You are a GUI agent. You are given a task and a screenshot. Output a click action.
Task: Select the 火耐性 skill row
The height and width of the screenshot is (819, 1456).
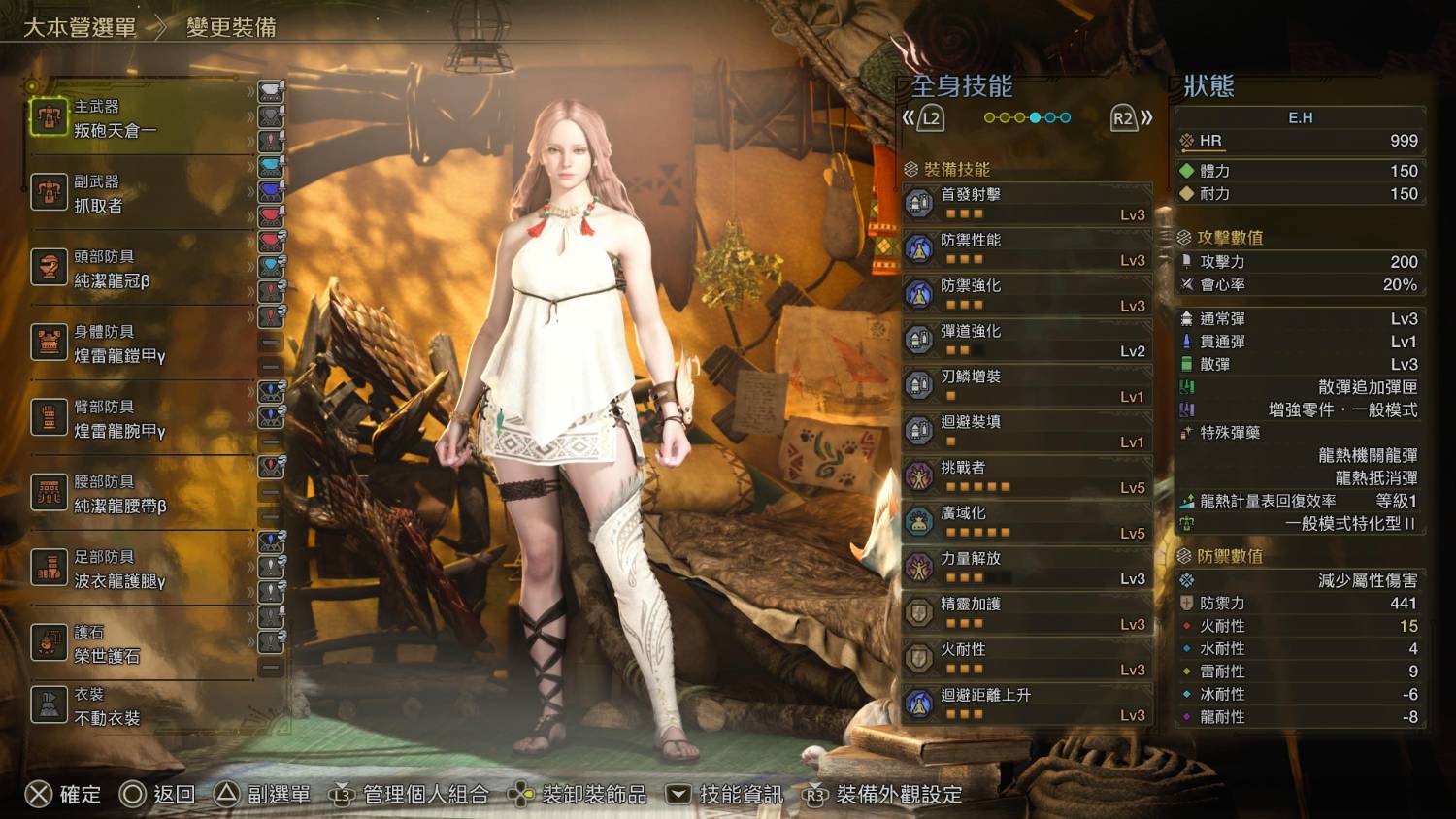tap(1027, 659)
